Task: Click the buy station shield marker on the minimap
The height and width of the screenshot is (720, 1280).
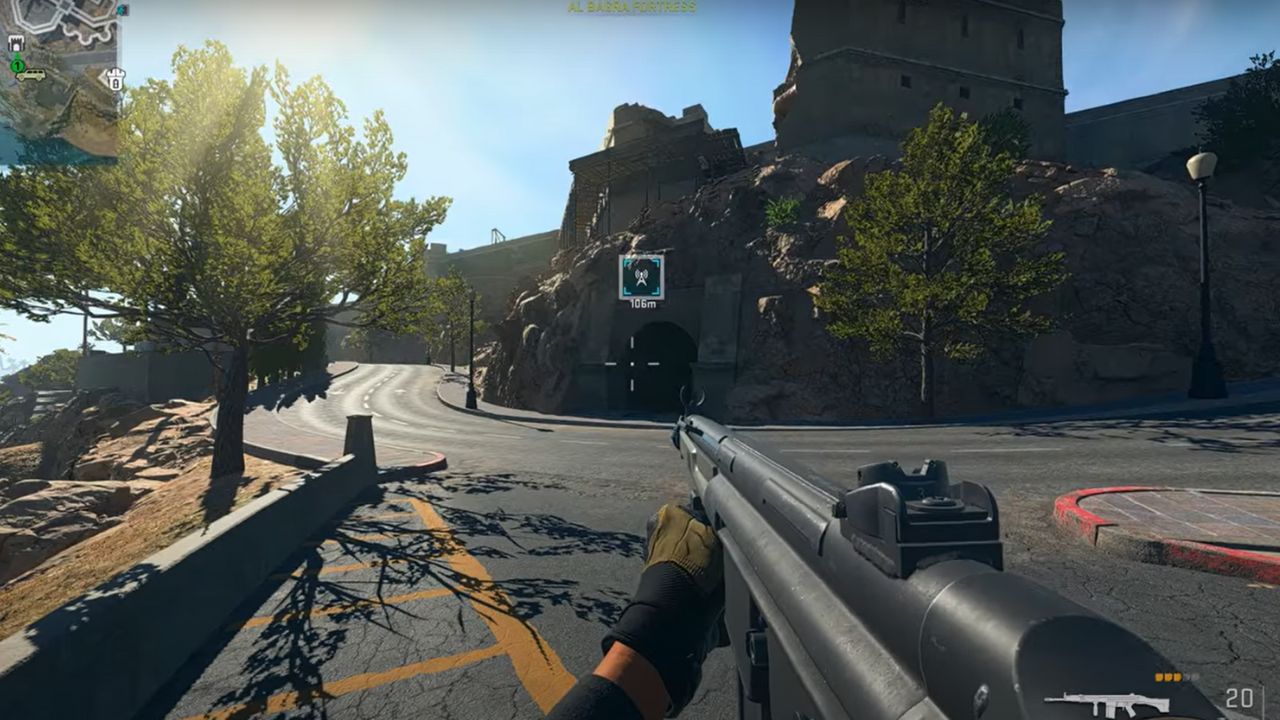Action: coord(114,80)
